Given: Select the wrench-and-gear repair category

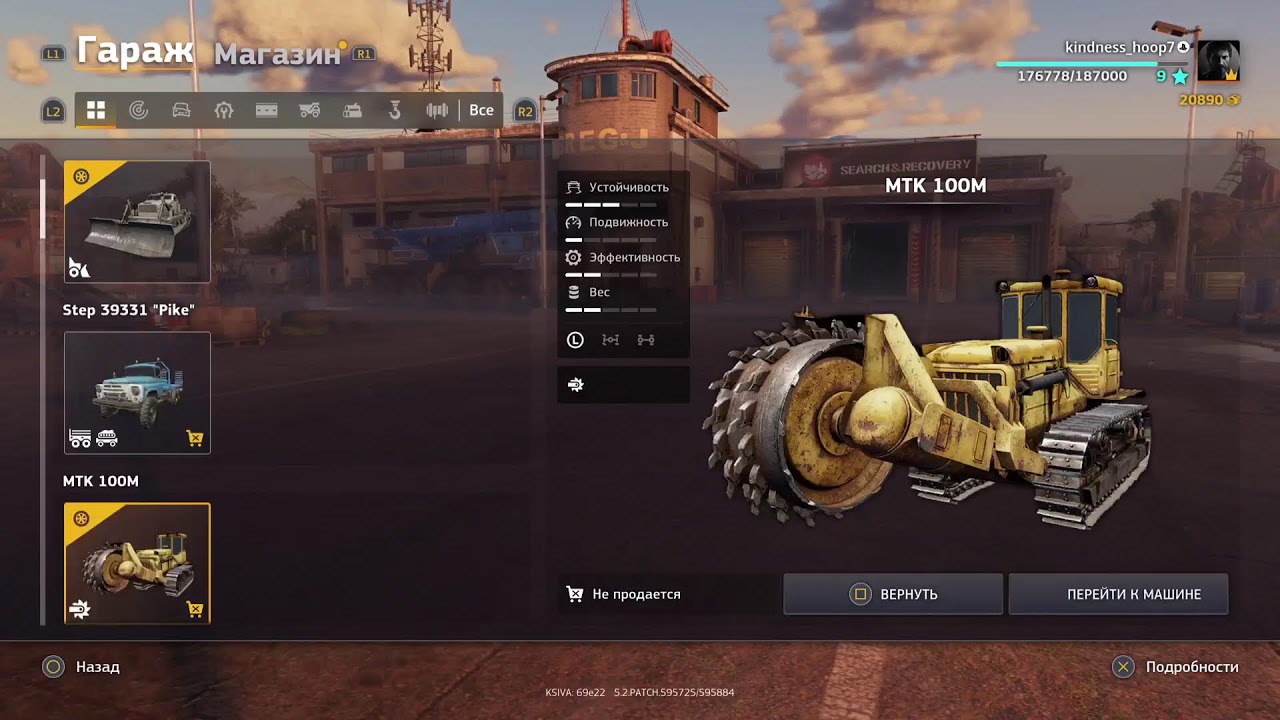Looking at the screenshot, I should click(x=224, y=111).
